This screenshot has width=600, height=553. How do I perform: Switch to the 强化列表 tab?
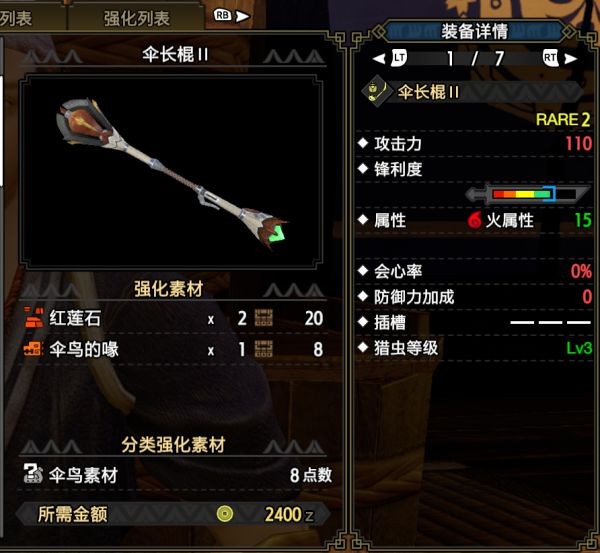(136, 18)
